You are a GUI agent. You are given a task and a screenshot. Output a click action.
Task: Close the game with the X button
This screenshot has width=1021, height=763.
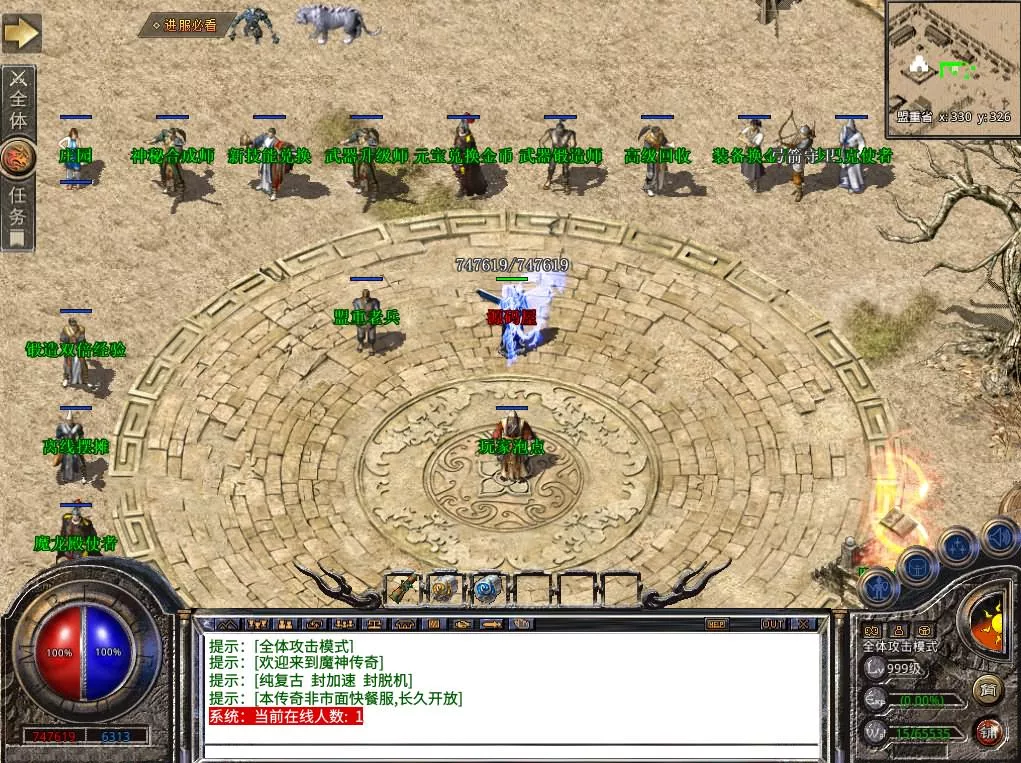tap(802, 624)
